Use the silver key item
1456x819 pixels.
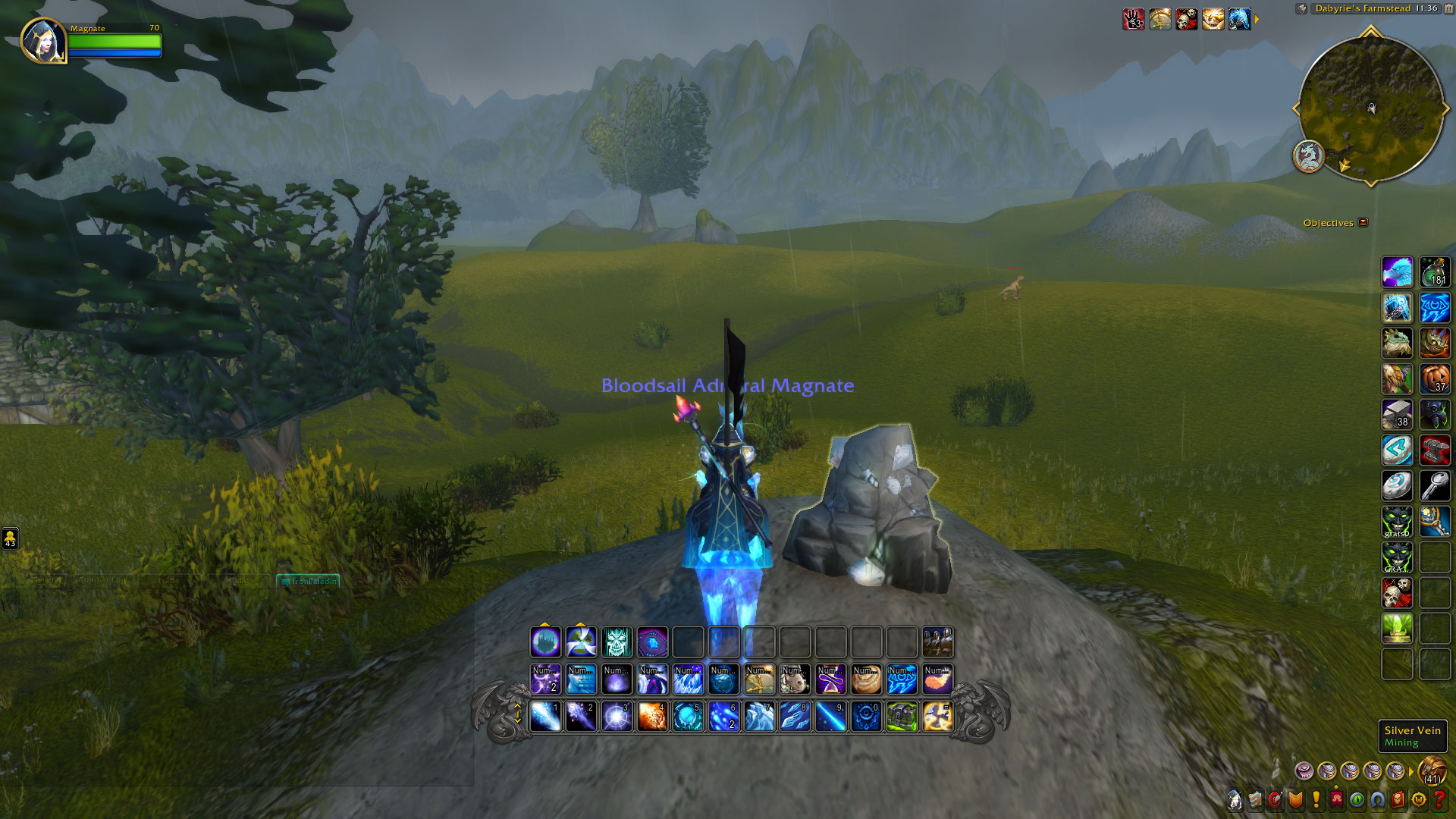point(1435,486)
